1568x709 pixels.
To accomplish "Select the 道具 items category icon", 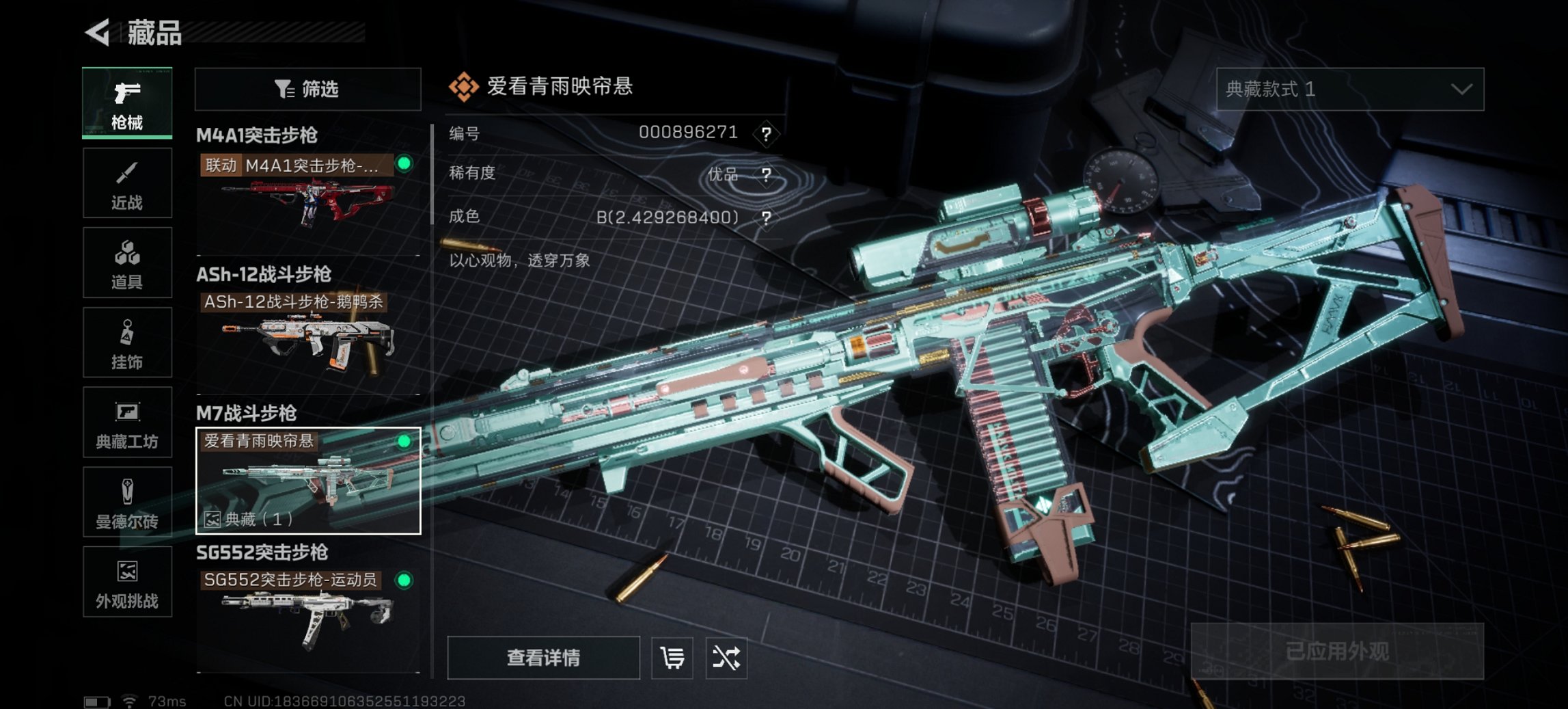I will pyautogui.click(x=126, y=262).
